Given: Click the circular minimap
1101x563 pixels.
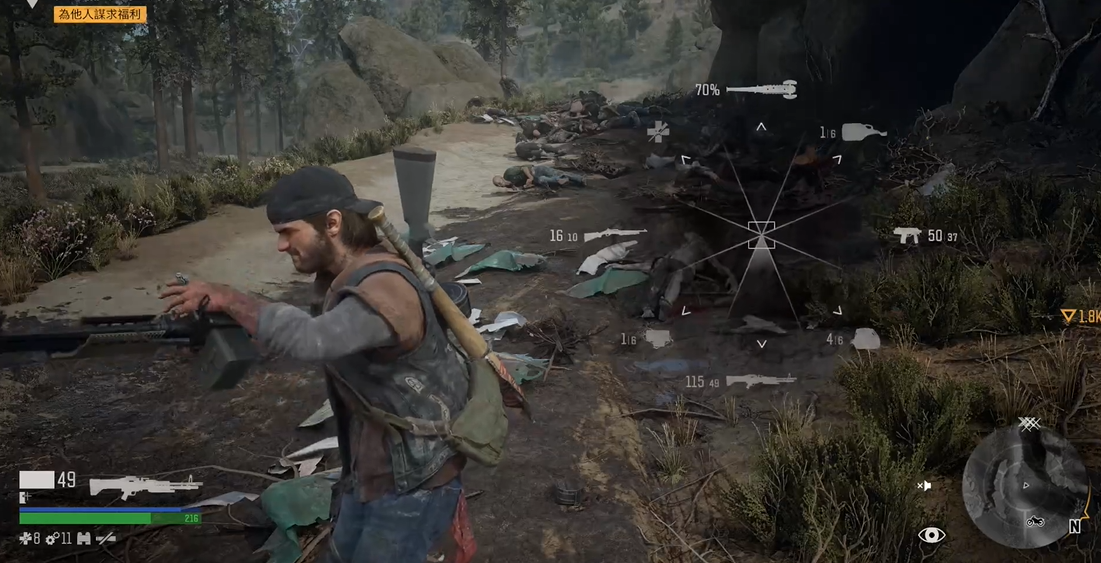Looking at the screenshot, I should (x=1024, y=486).
